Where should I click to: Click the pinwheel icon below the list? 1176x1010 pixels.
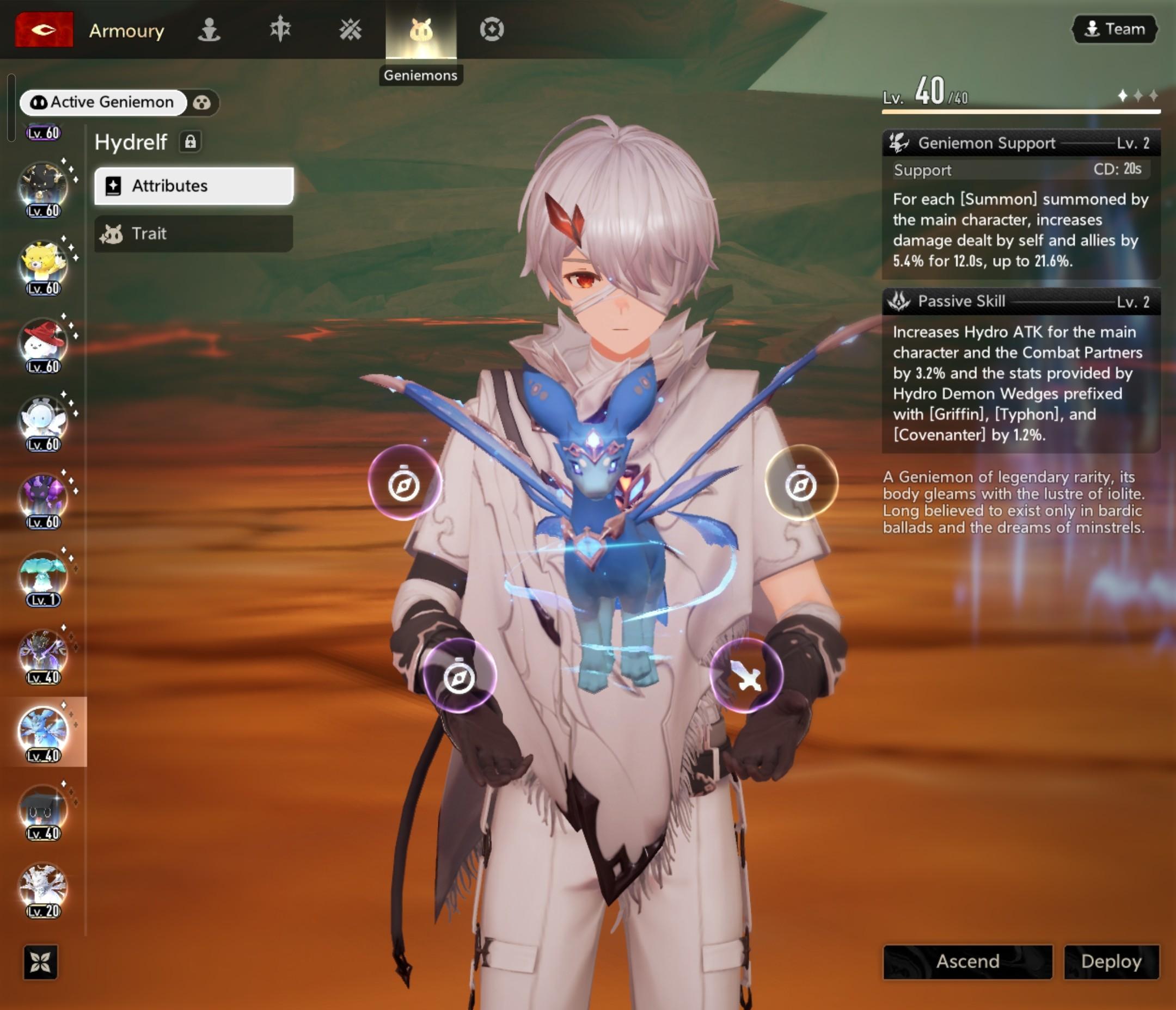click(40, 962)
